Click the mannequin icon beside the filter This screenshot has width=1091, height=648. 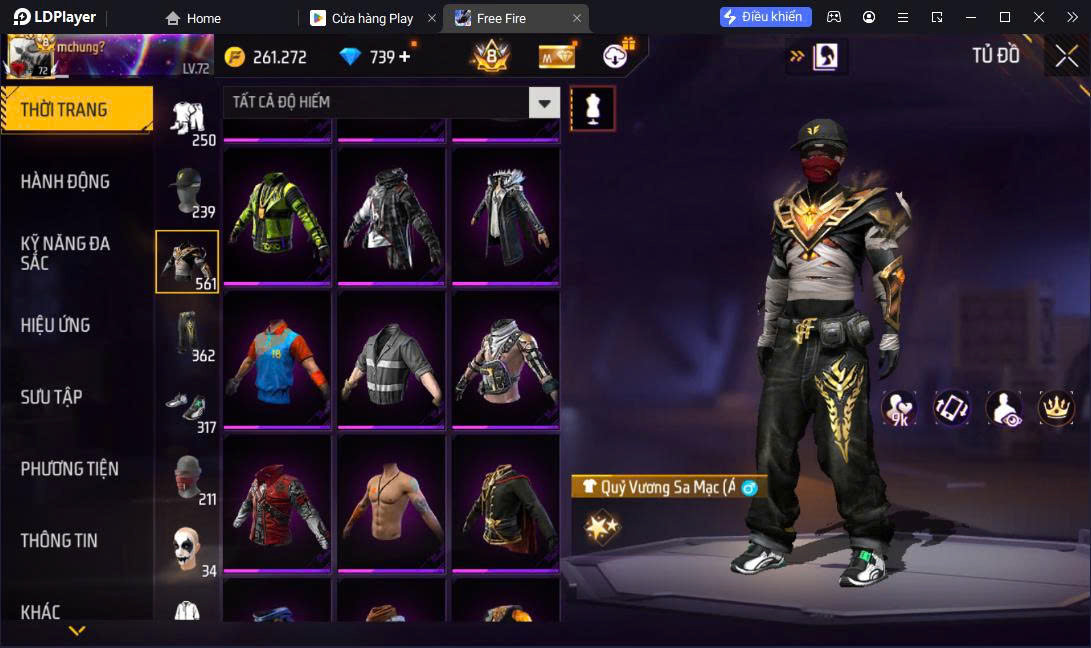592,108
